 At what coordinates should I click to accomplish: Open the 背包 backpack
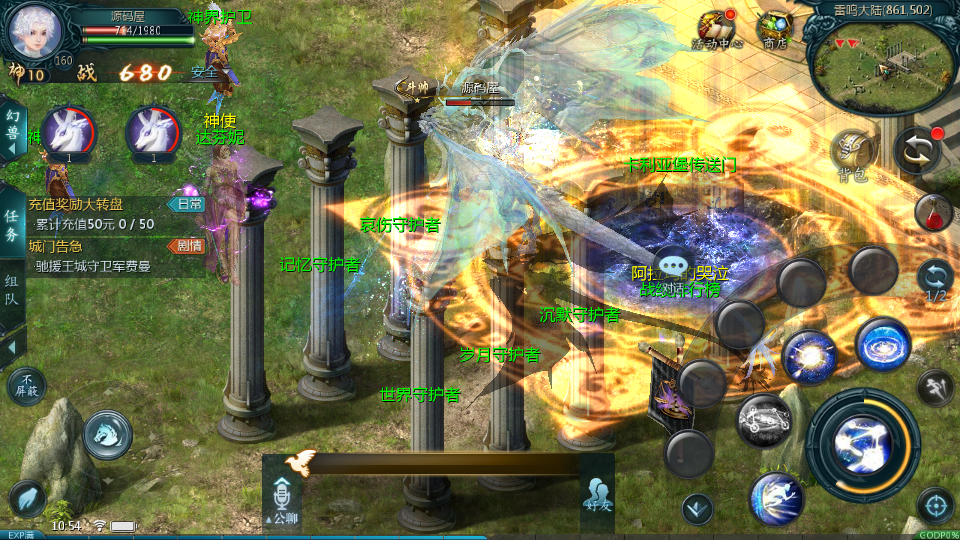(x=853, y=153)
